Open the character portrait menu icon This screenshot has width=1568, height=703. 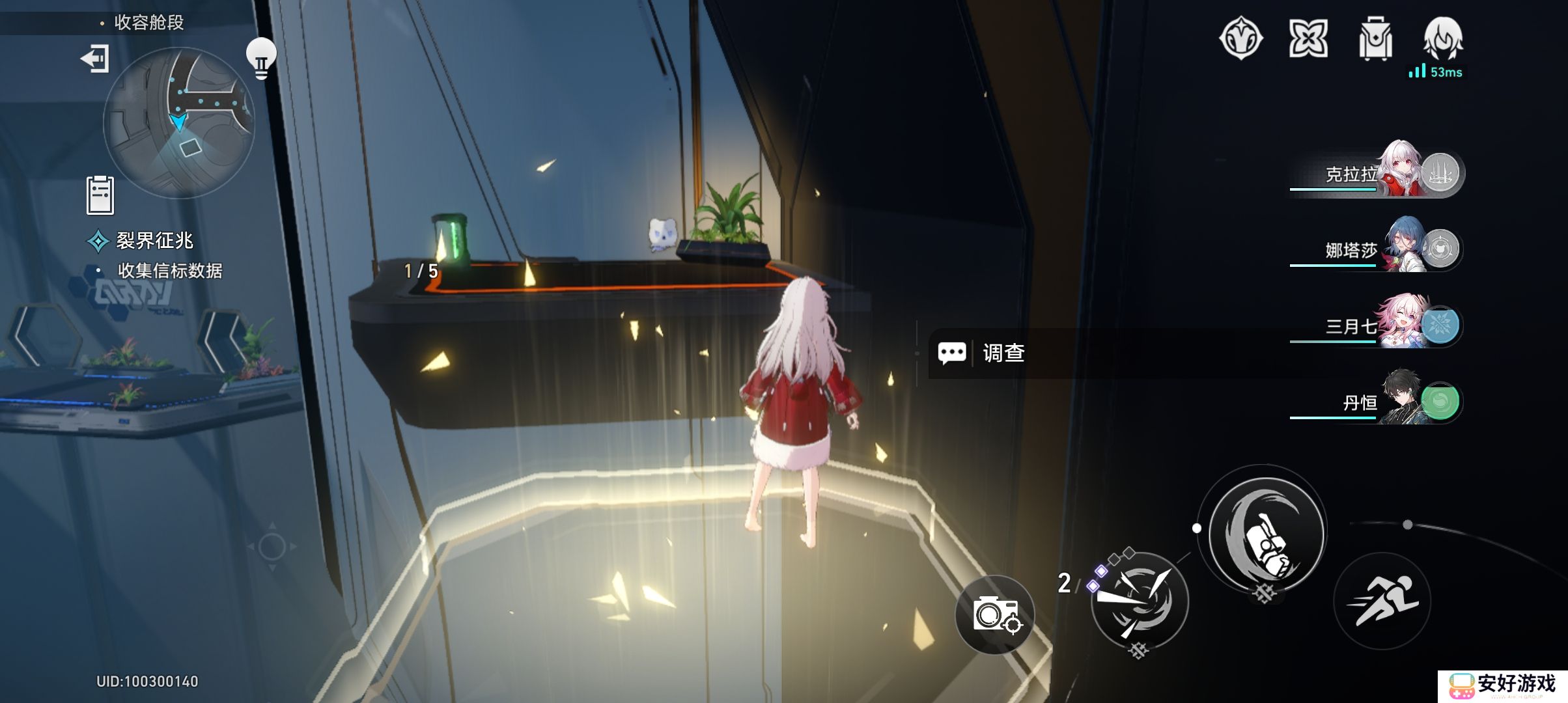pyautogui.click(x=1443, y=39)
